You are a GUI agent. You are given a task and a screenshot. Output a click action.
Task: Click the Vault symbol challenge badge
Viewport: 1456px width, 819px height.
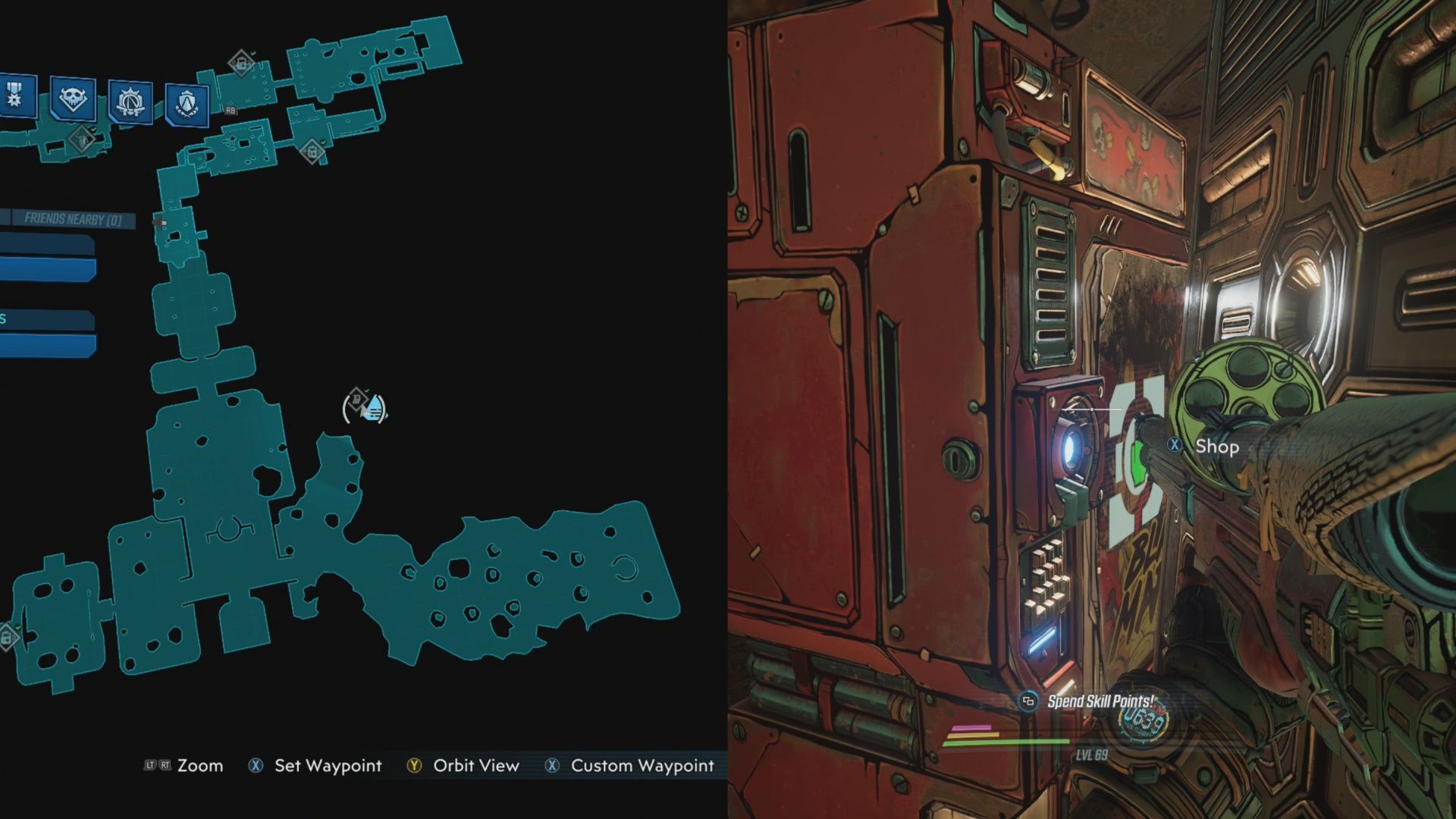(130, 100)
